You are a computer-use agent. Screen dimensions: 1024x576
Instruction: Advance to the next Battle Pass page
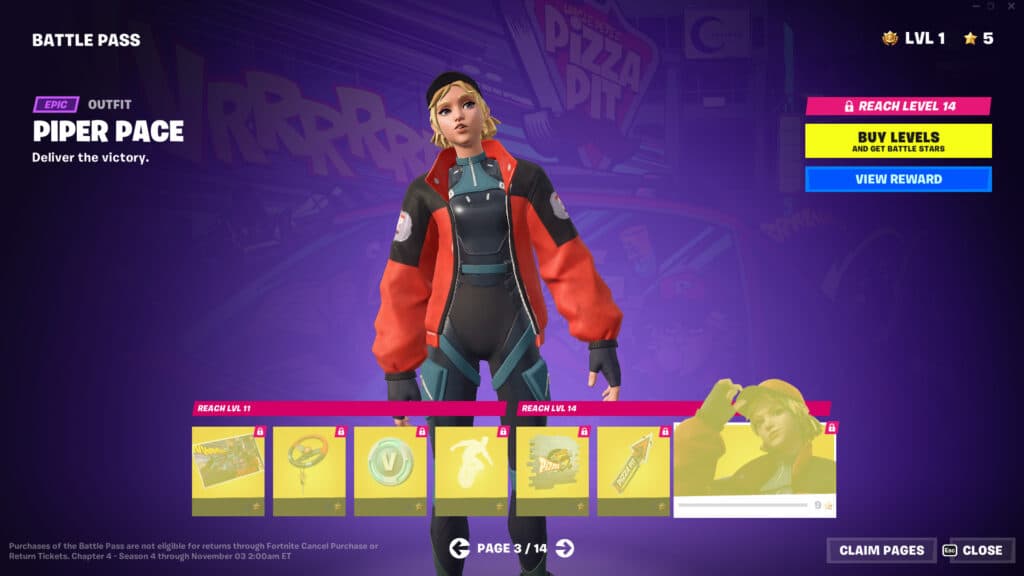565,547
